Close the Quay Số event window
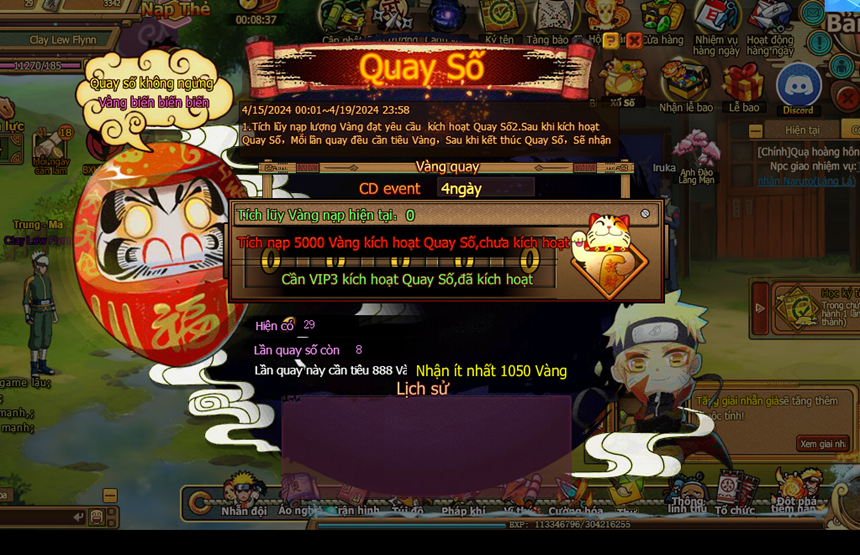This screenshot has width=860, height=555. [x=633, y=41]
